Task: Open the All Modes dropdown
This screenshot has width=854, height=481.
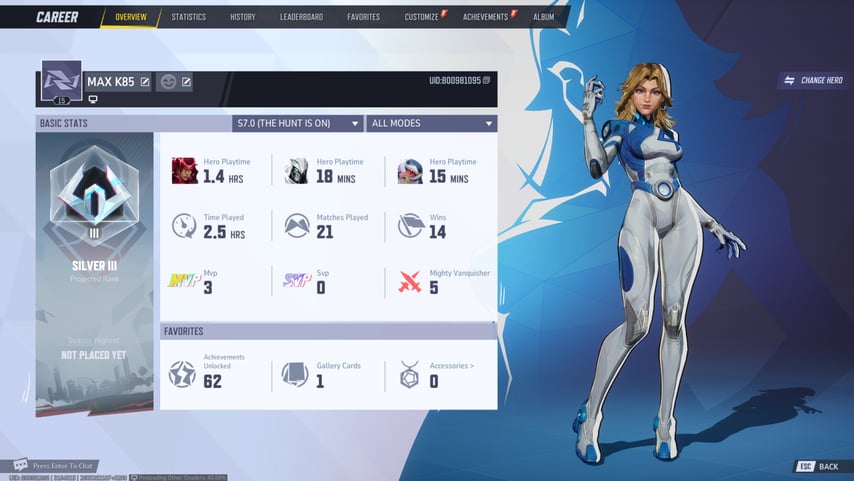Action: point(432,123)
